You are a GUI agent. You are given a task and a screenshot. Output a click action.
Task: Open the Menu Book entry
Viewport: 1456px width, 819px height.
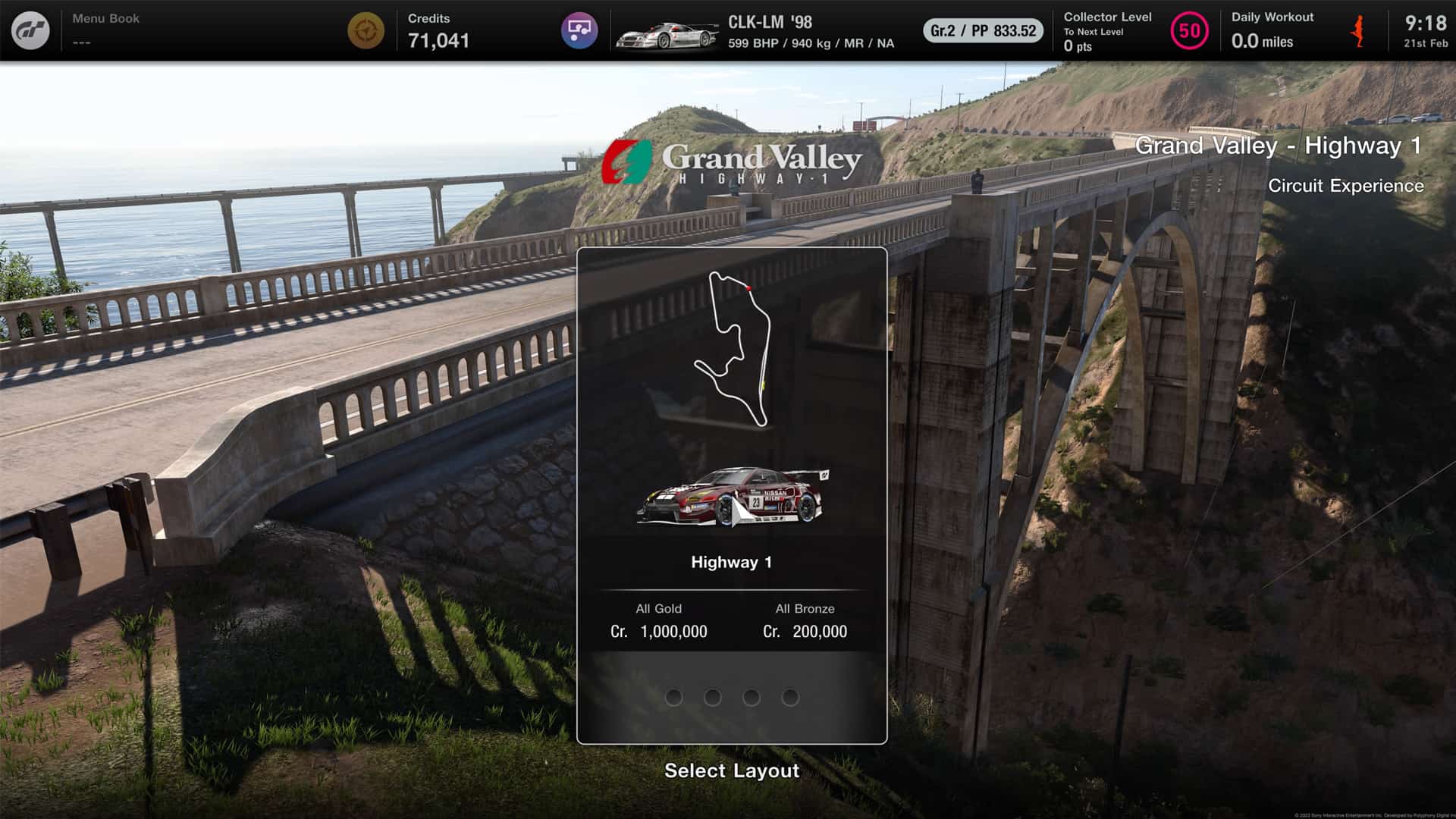pos(106,27)
